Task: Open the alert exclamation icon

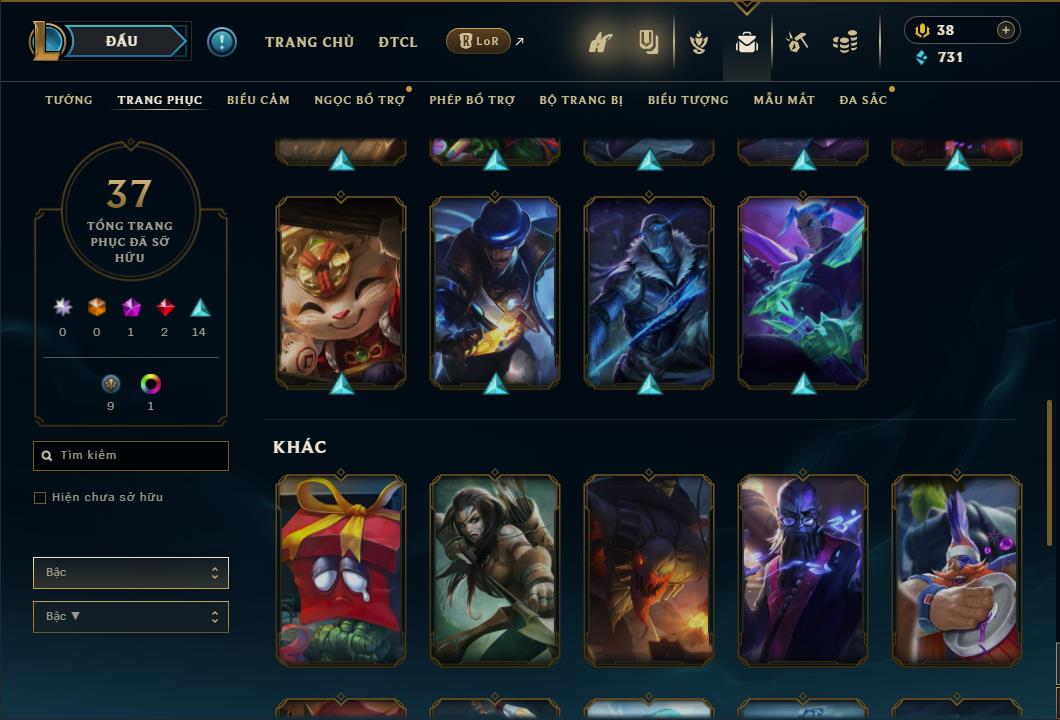Action: 222,42
